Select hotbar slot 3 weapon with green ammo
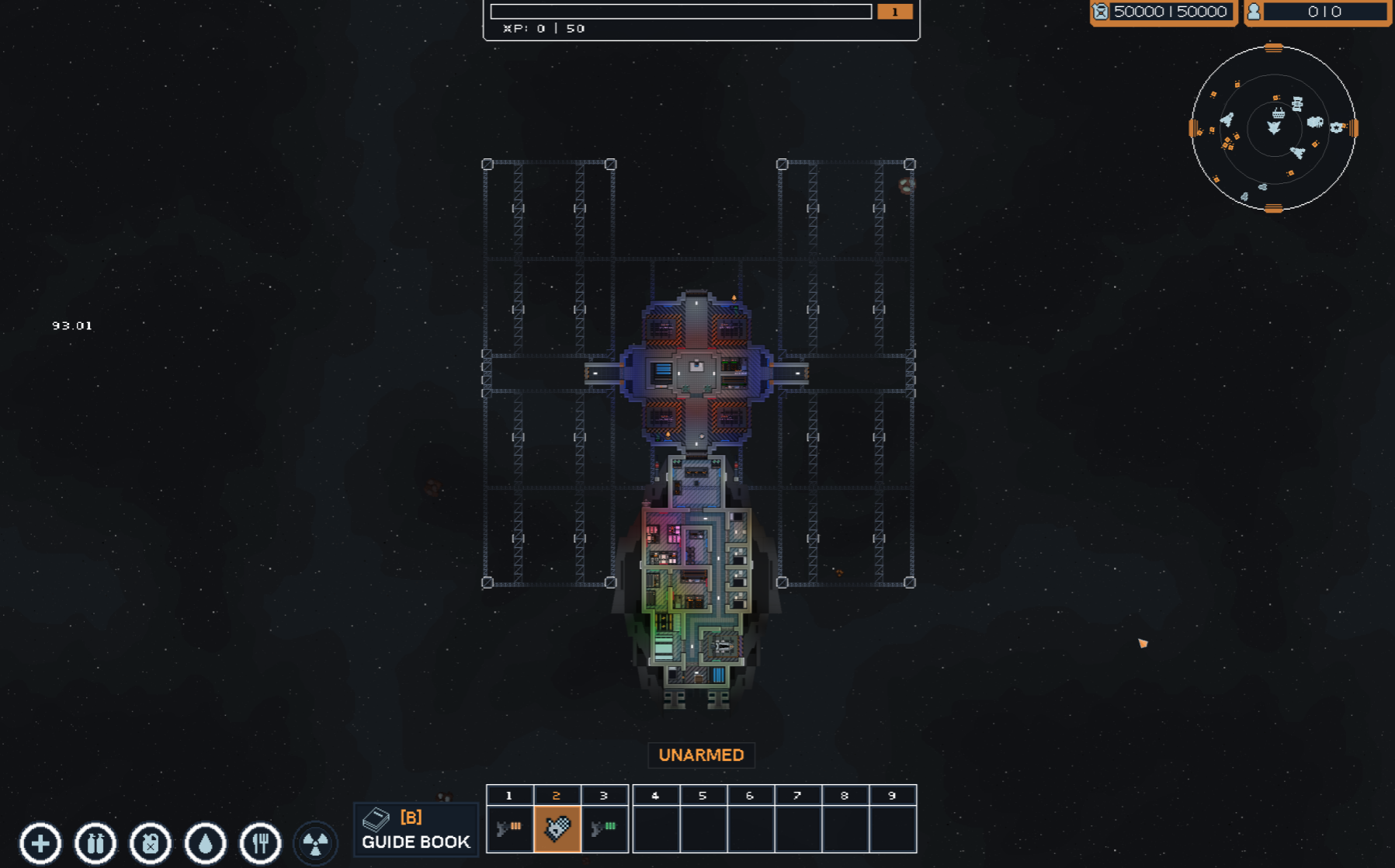This screenshot has height=868, width=1395. click(604, 828)
